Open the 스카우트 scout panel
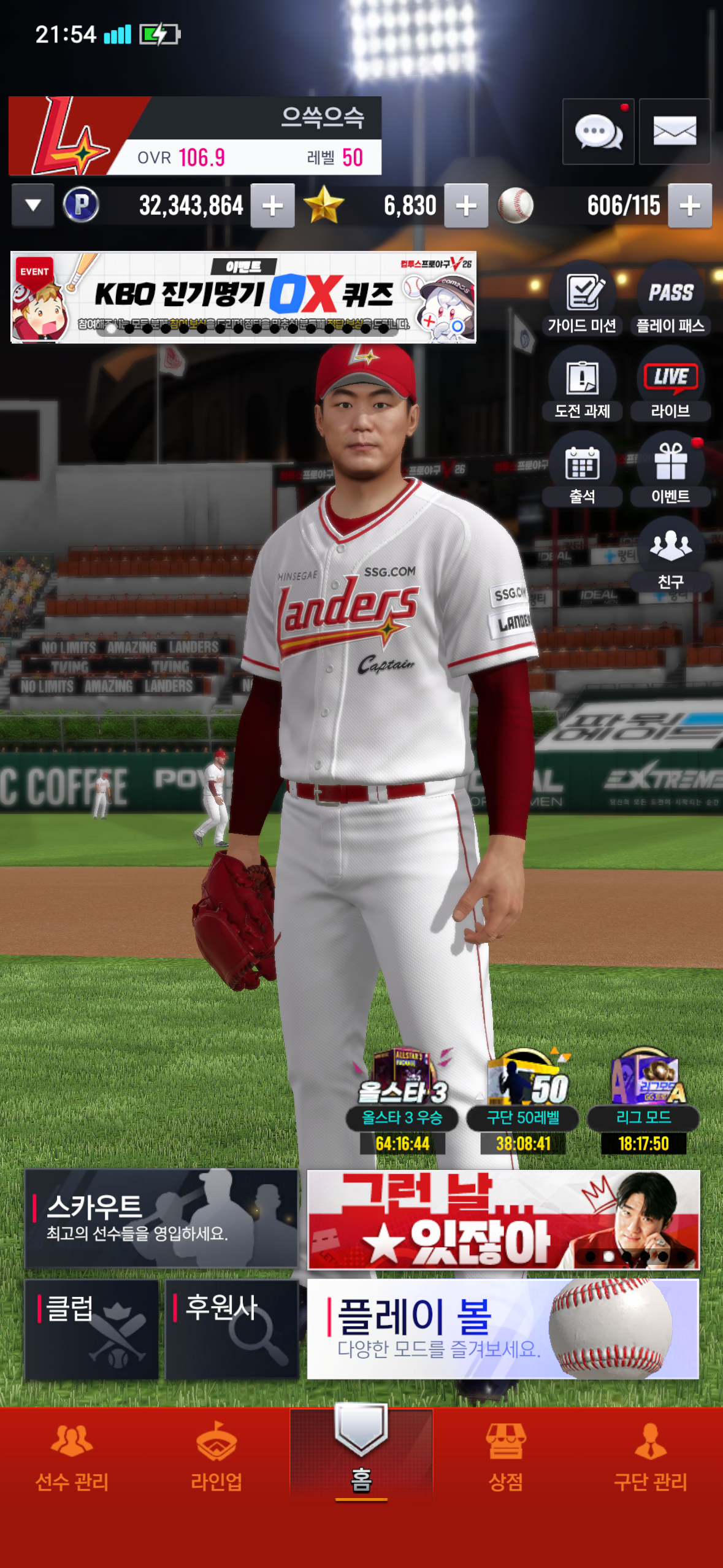 pos(161,1218)
